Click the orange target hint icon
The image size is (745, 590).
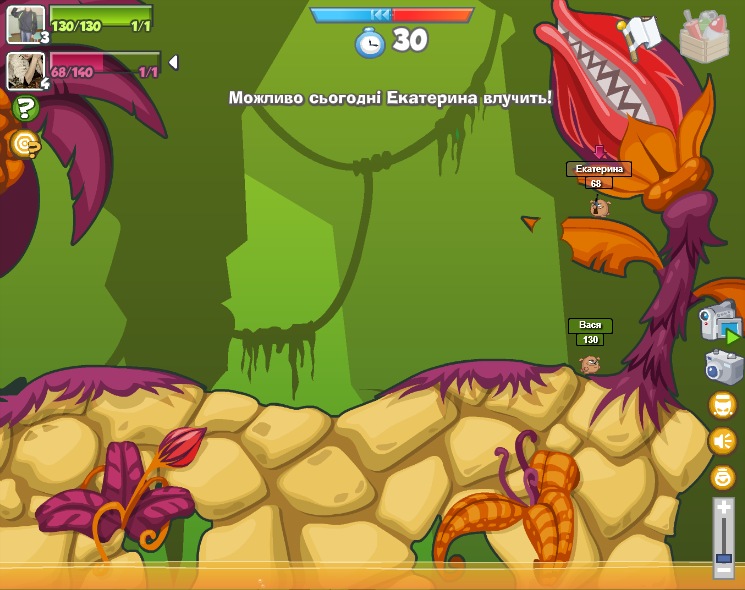point(25,144)
